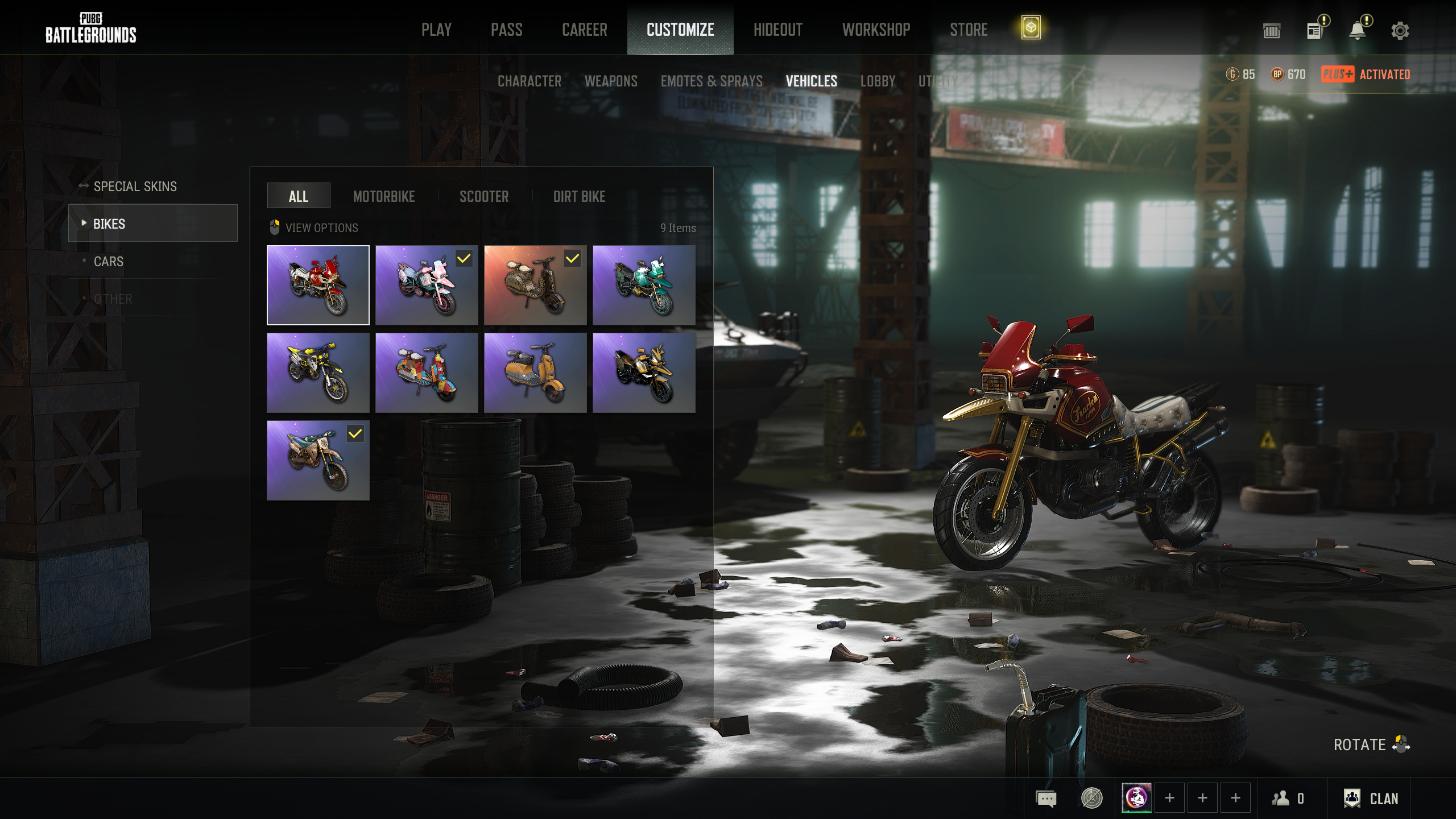The height and width of the screenshot is (819, 1456).
Task: Choose the teal motorbike skin
Action: coord(644,286)
